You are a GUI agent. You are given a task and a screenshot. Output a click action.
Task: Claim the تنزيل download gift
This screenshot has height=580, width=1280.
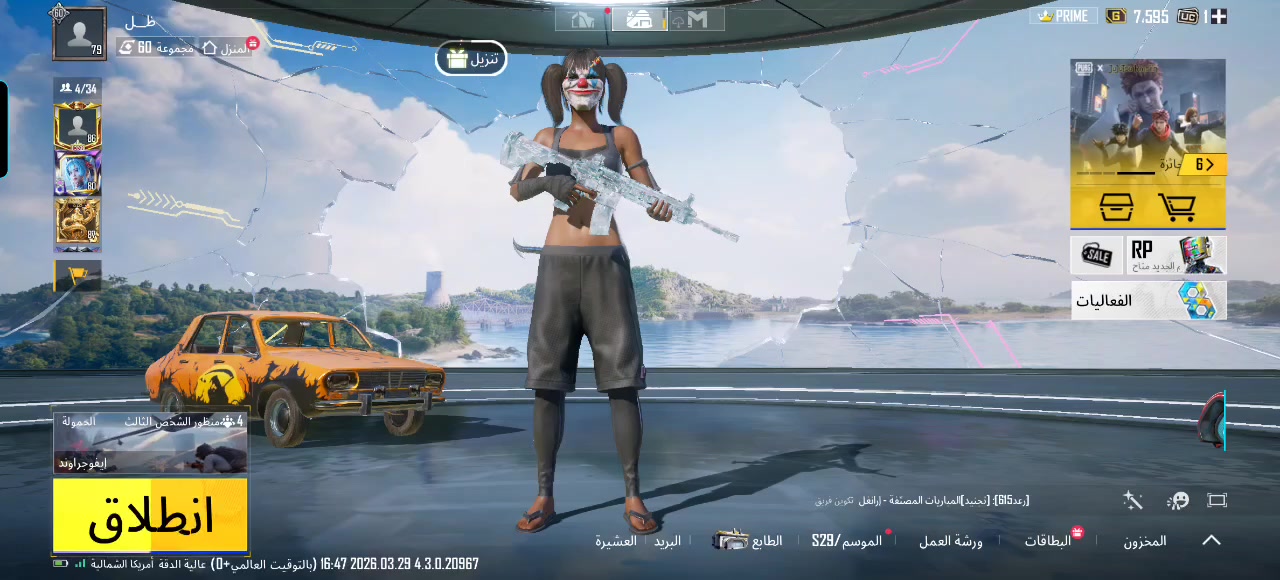(471, 59)
